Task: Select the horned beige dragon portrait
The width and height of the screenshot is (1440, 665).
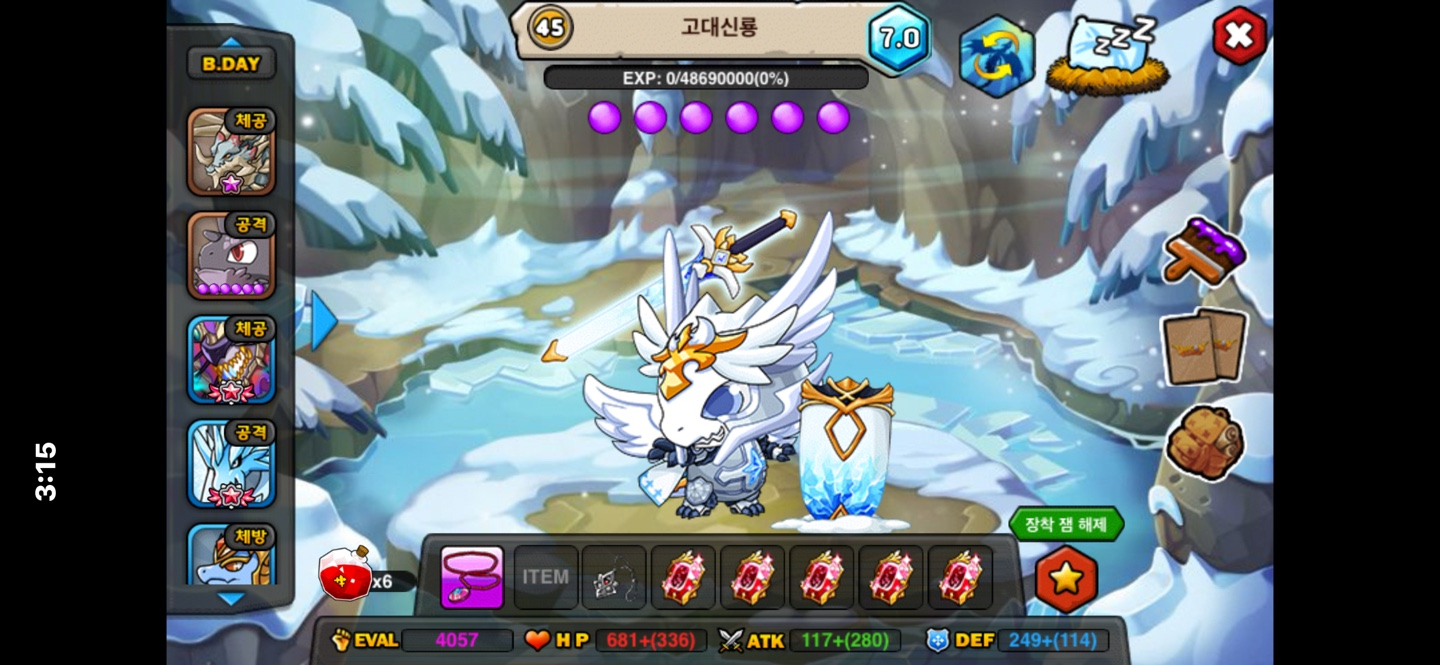Action: [231, 152]
